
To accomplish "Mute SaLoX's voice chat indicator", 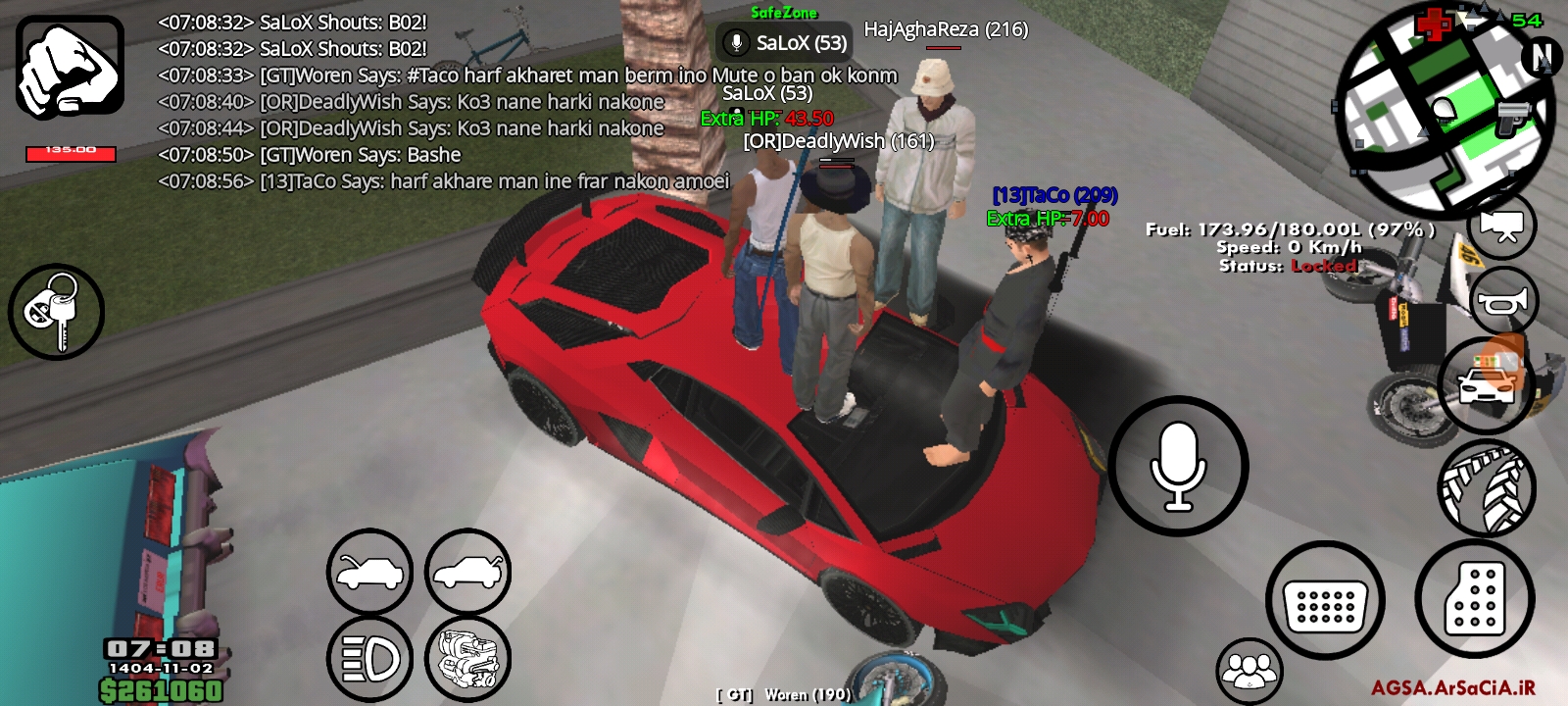I will 734,43.
